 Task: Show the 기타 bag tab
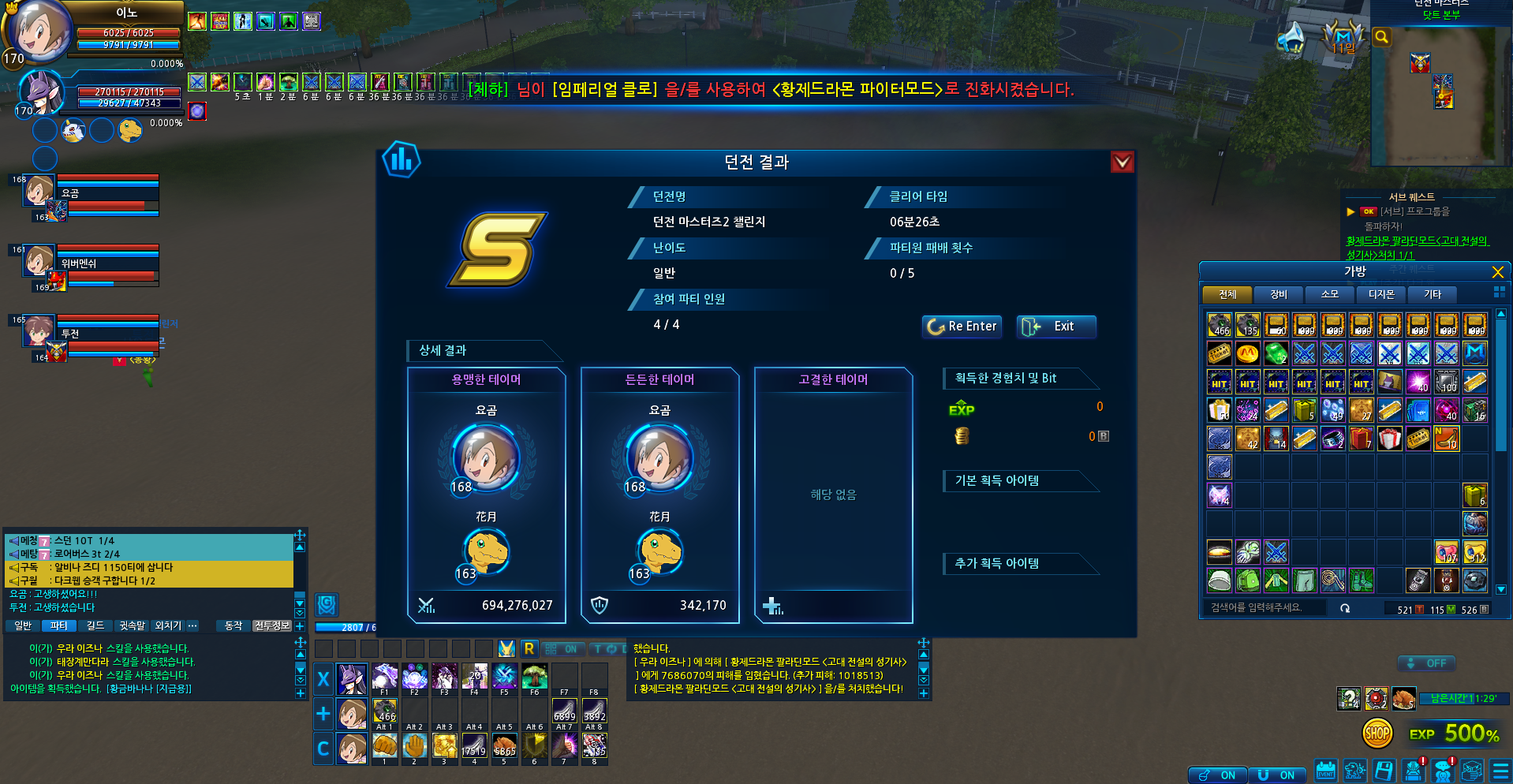pyautogui.click(x=1432, y=294)
